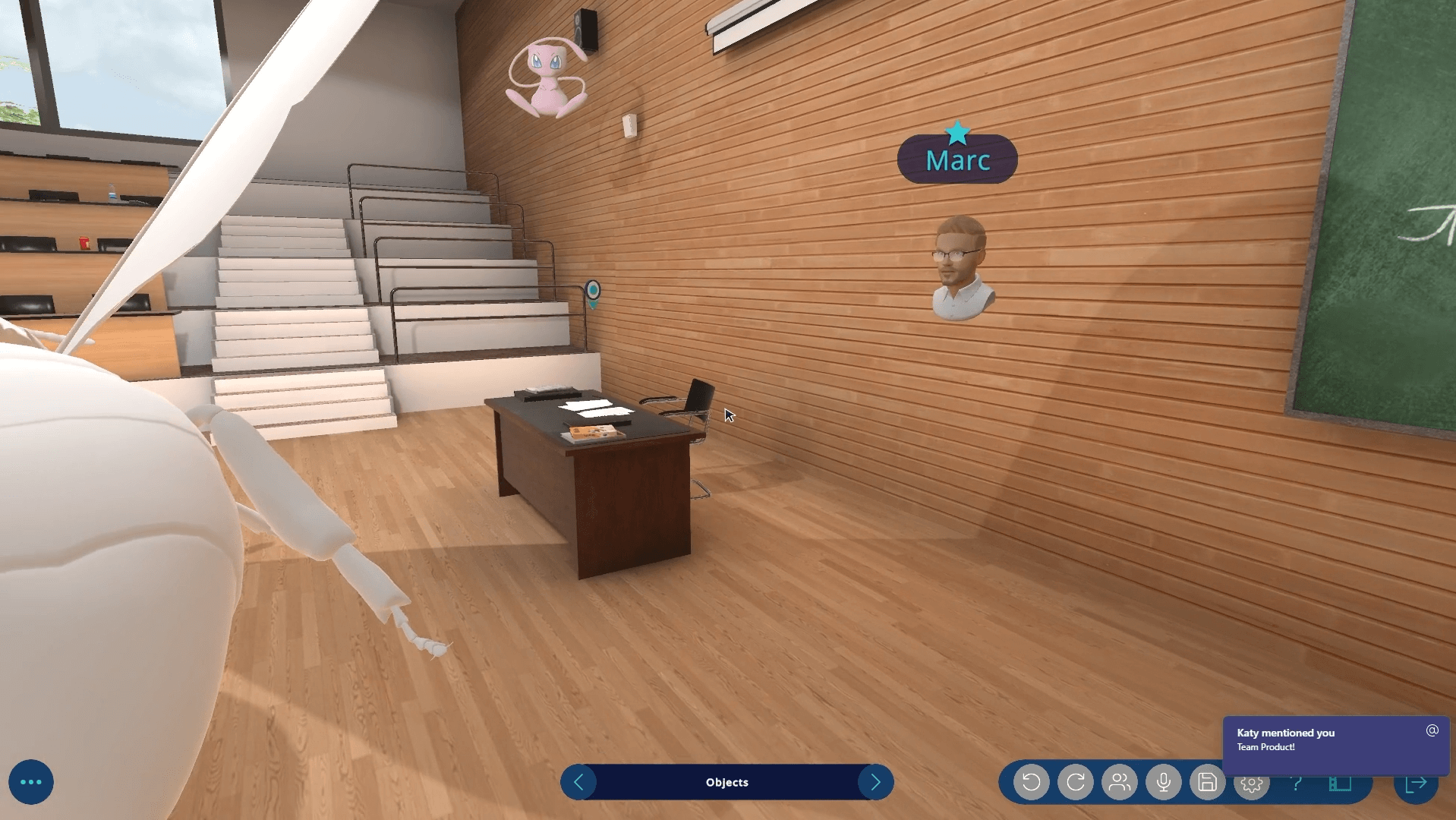Advance to the next category with right arrow

[875, 782]
